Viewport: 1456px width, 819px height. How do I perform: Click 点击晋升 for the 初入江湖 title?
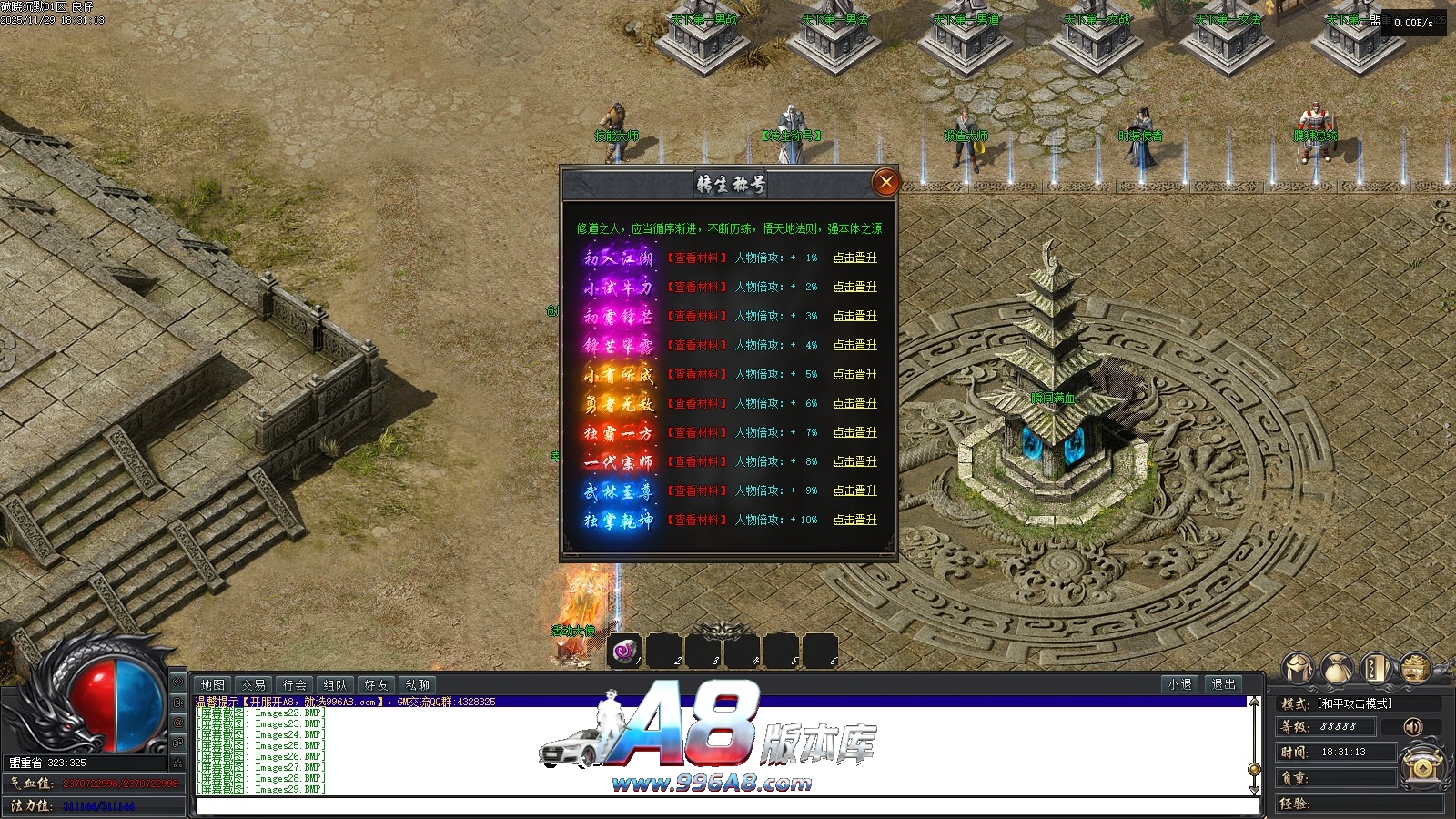854,258
